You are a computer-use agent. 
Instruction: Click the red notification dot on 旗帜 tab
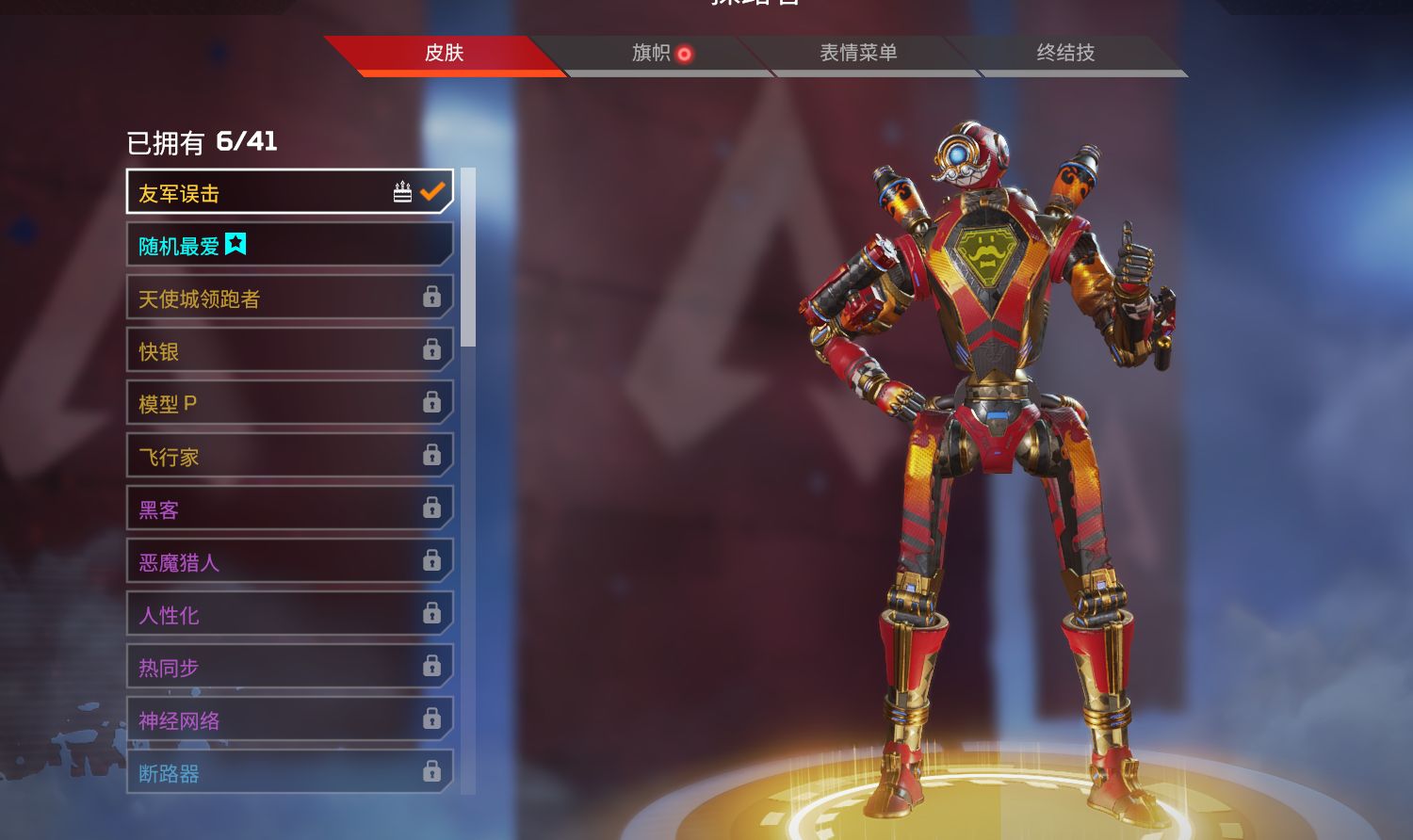(x=685, y=54)
